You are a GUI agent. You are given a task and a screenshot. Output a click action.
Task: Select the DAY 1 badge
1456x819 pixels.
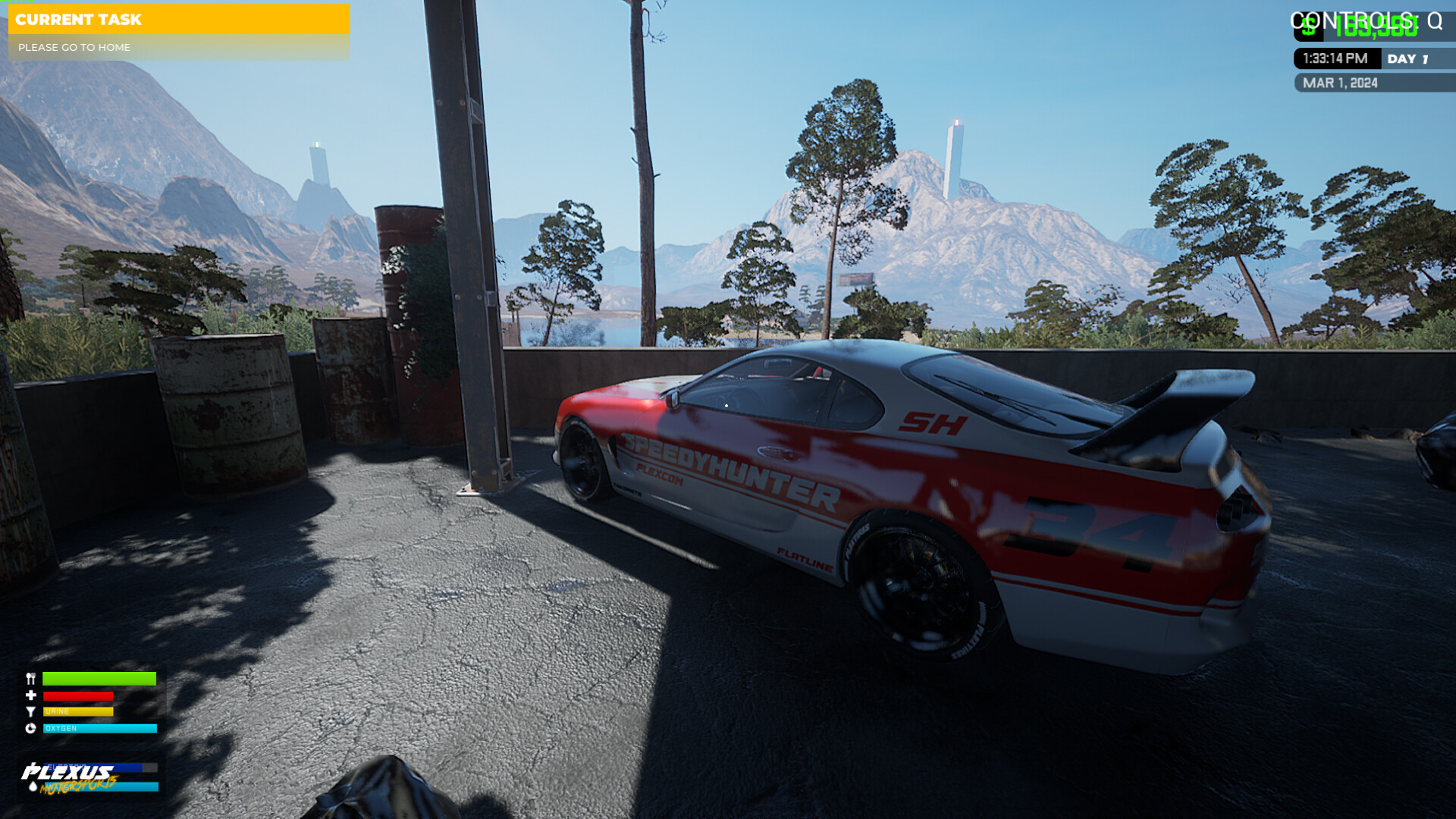tap(1409, 58)
